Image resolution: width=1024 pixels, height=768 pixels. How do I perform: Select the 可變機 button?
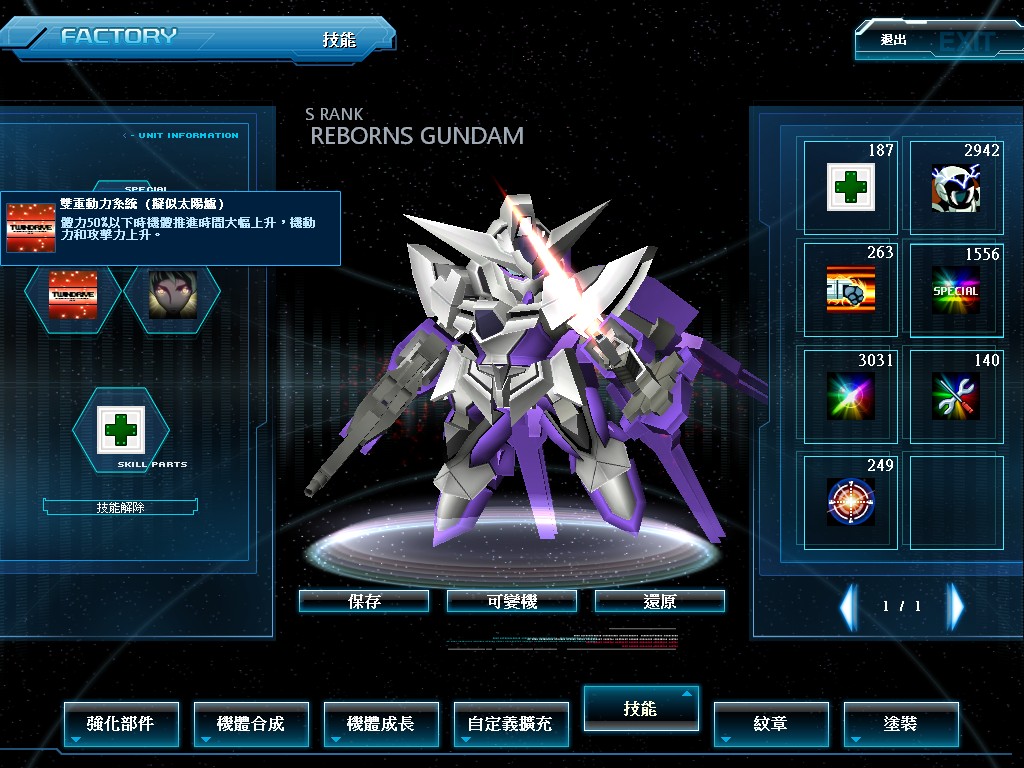pyautogui.click(x=512, y=601)
